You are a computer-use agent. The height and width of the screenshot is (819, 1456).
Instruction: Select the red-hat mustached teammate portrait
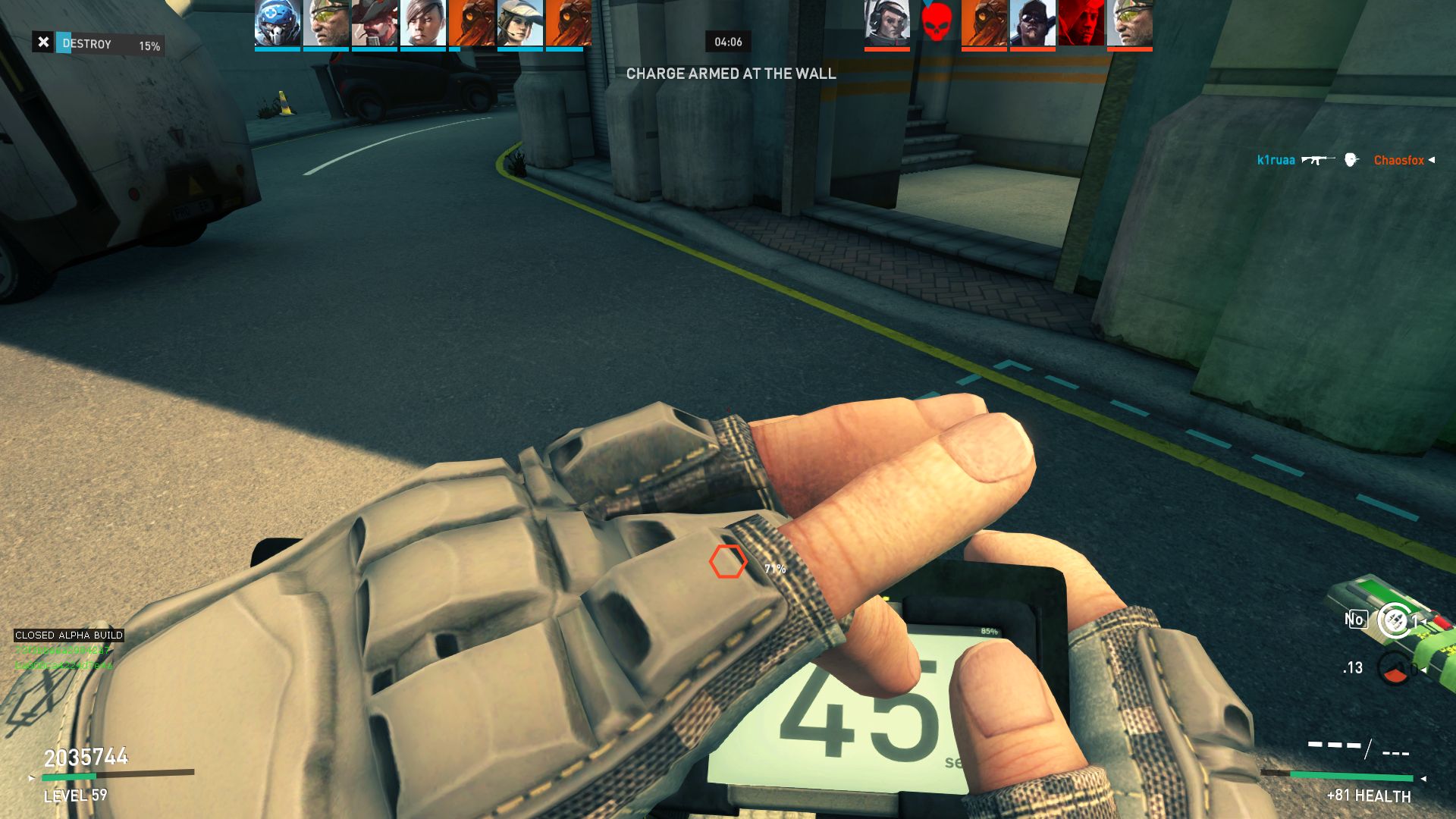click(374, 24)
